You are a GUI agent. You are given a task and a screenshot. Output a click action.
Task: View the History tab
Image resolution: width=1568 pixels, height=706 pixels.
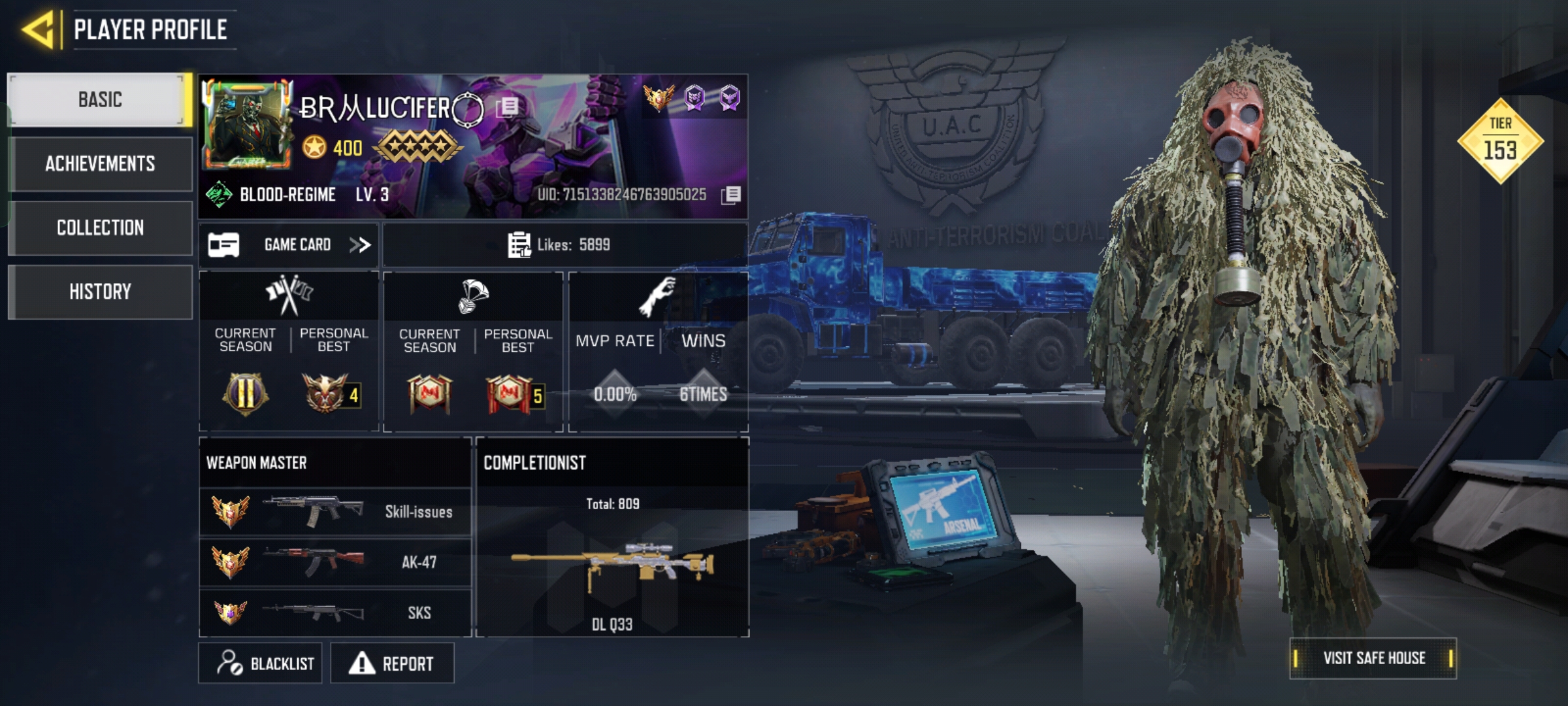[100, 292]
